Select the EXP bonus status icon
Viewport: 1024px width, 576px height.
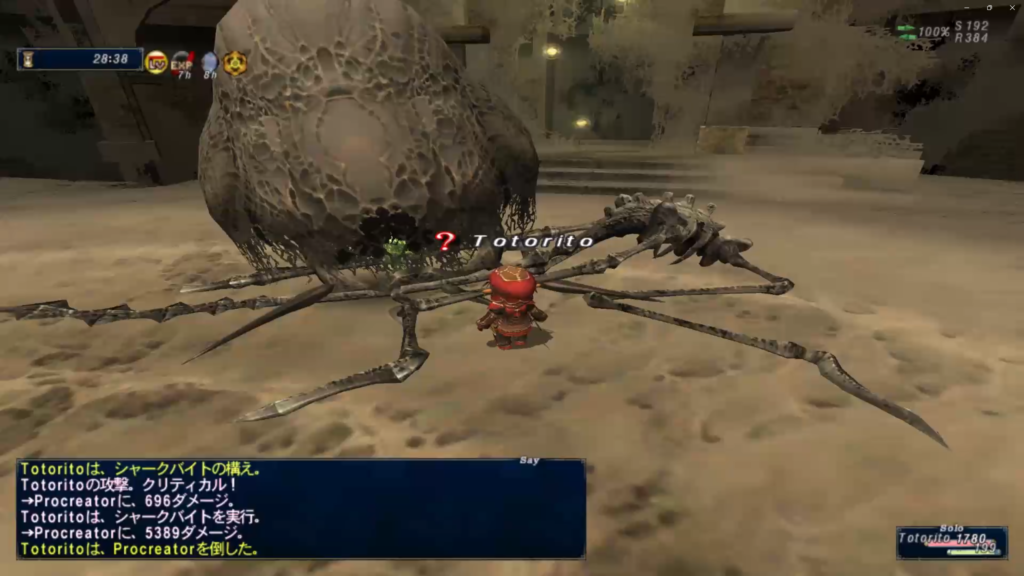coord(182,62)
